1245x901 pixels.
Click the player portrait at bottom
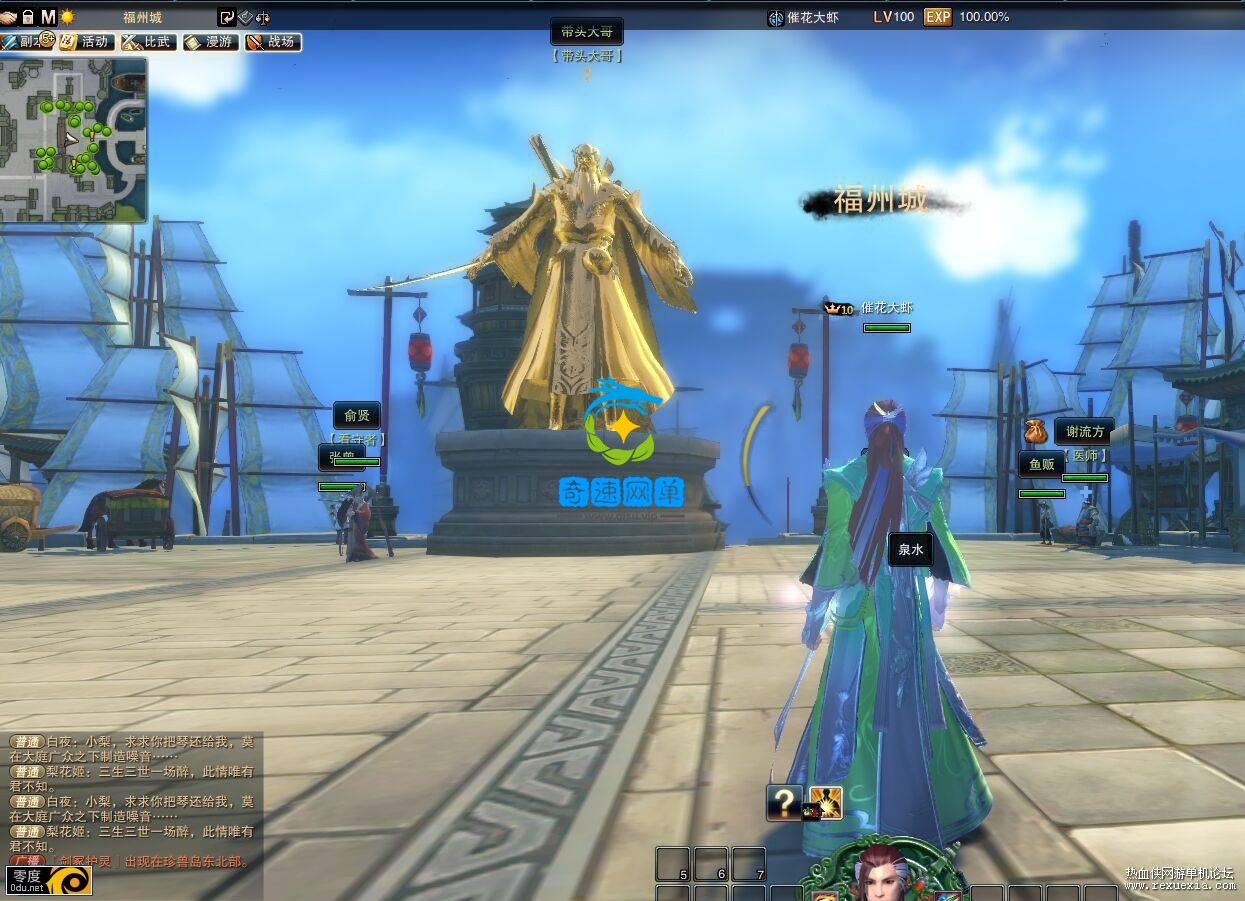882,874
